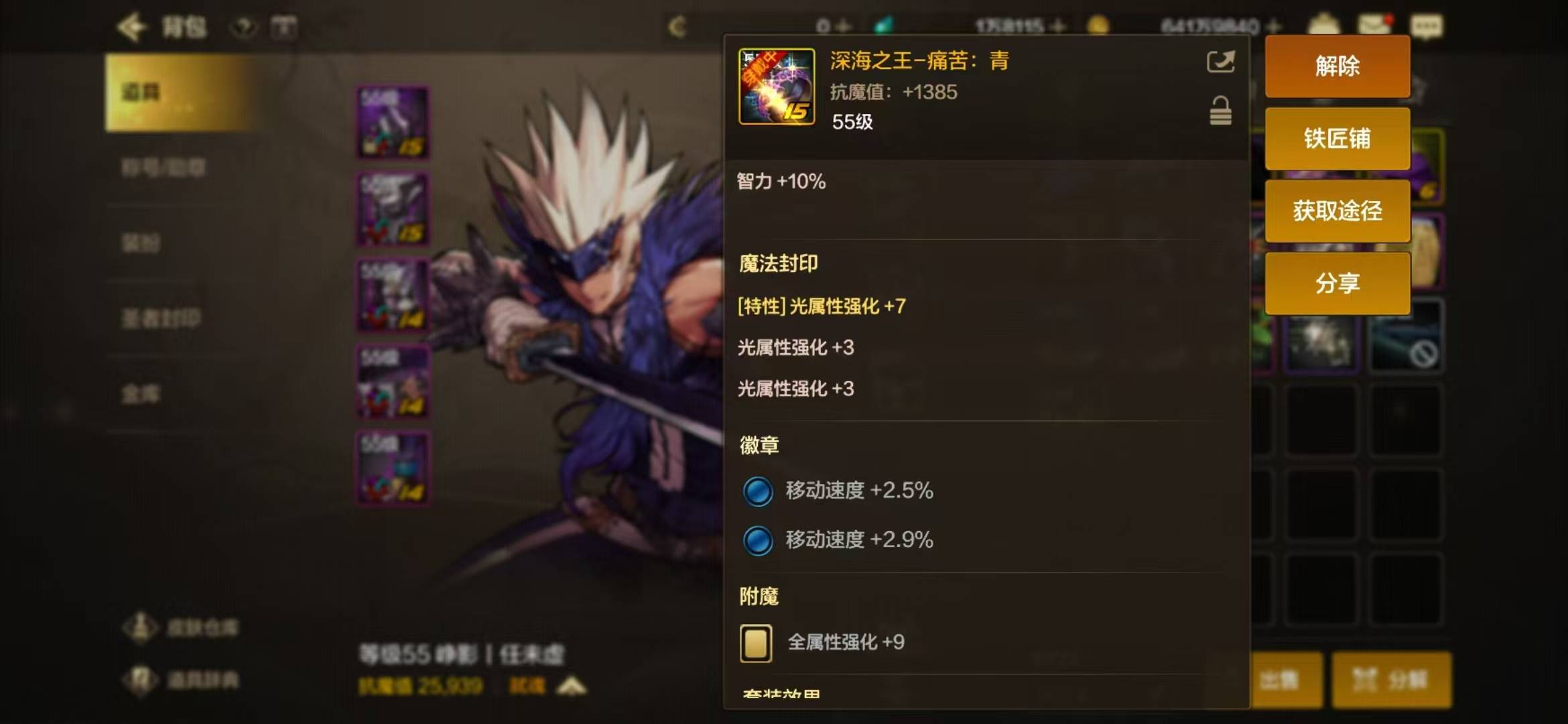Image resolution: width=1568 pixels, height=724 pixels.
Task: Click the first blue 移动速度 +2.5% badge
Action: pos(757,490)
